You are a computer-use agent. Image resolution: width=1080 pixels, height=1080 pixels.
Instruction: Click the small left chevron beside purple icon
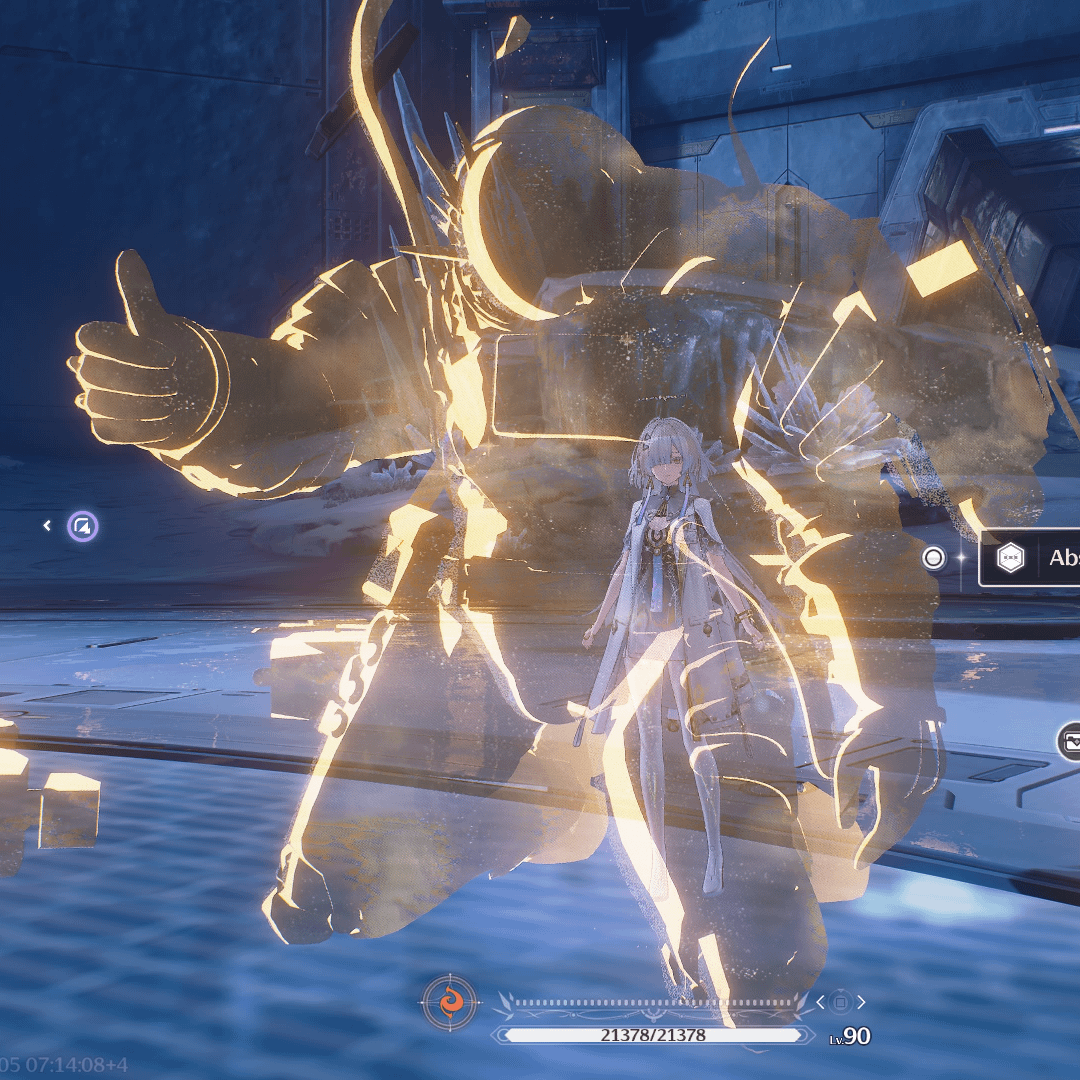tap(47, 525)
